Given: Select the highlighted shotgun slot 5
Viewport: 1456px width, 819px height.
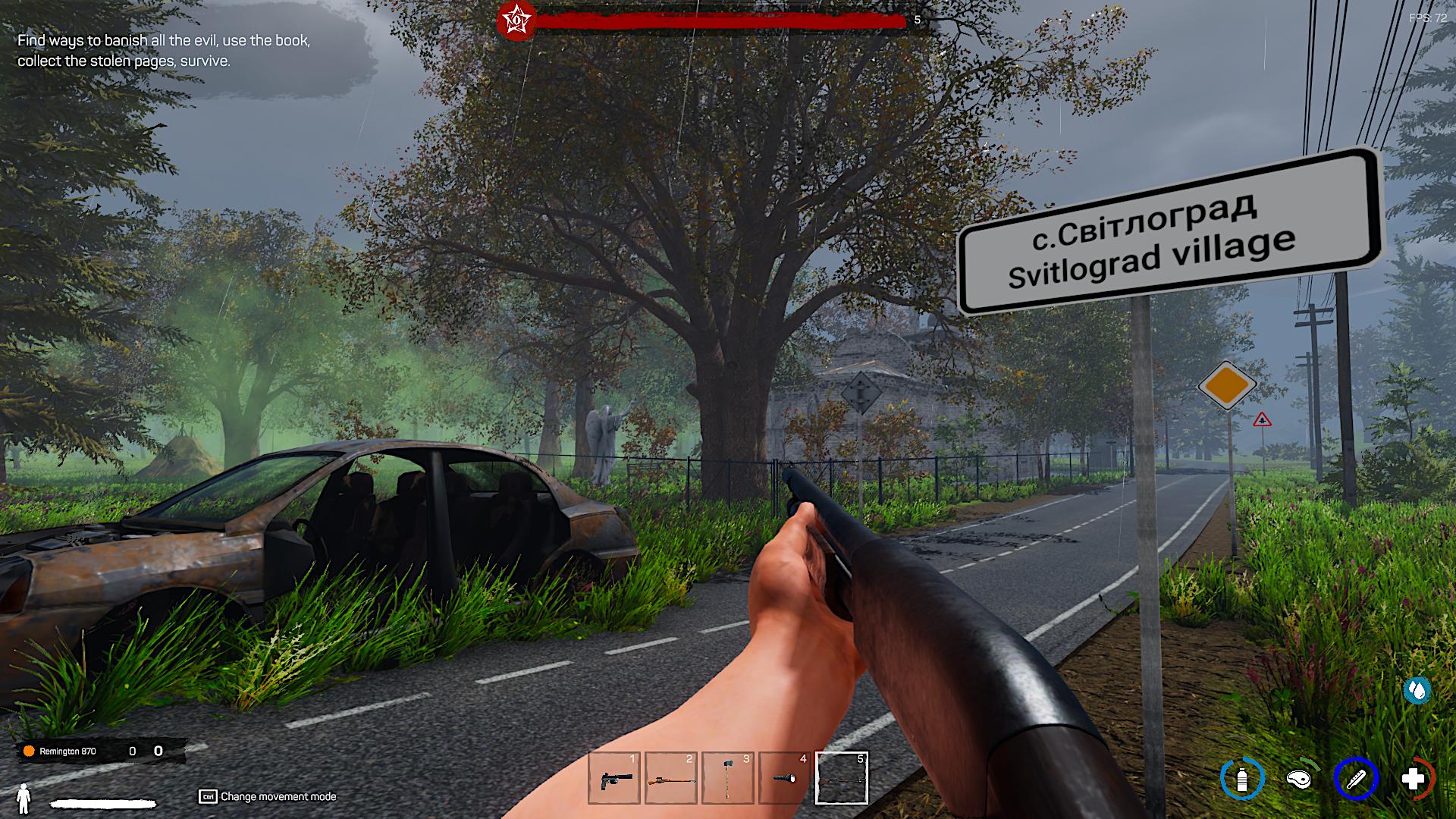Looking at the screenshot, I should coord(842,778).
